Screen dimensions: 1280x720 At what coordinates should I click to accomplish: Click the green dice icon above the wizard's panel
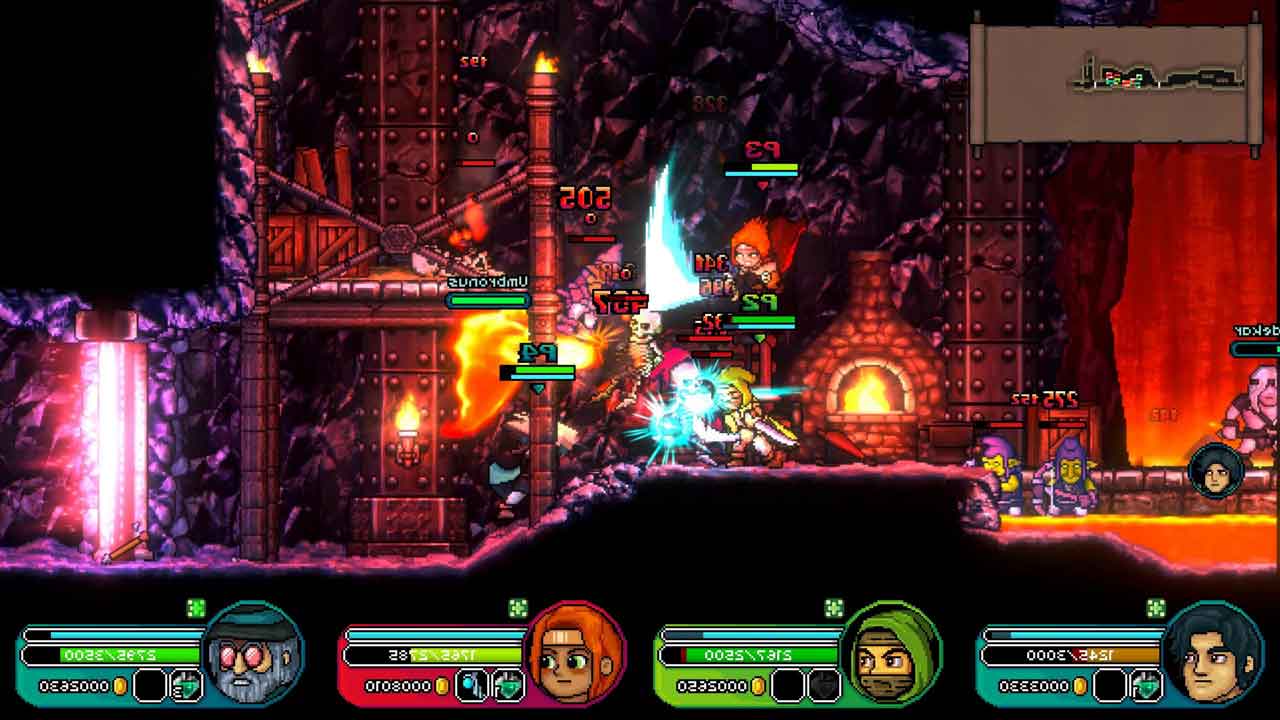click(x=196, y=608)
